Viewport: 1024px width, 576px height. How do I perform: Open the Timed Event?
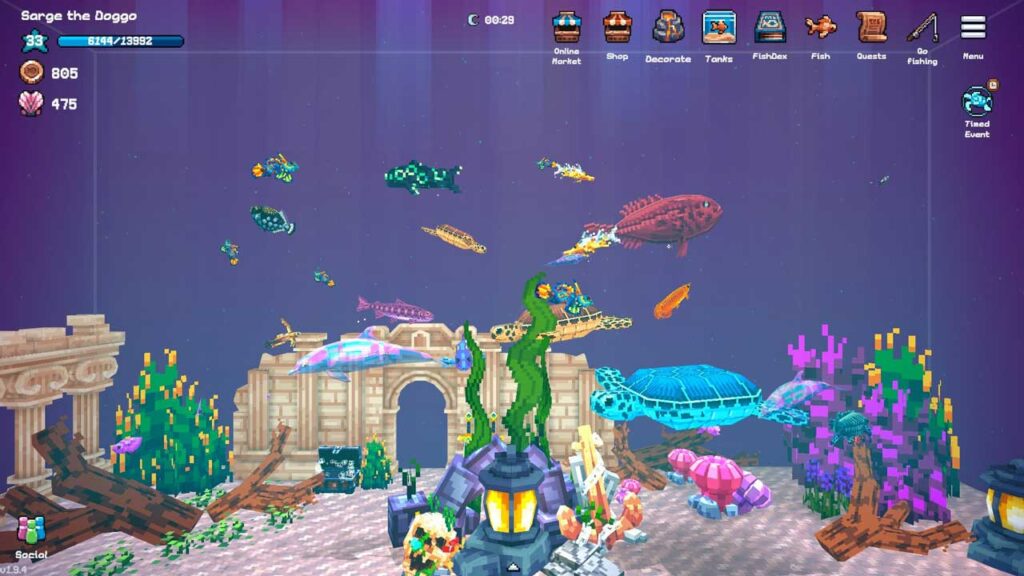(977, 101)
